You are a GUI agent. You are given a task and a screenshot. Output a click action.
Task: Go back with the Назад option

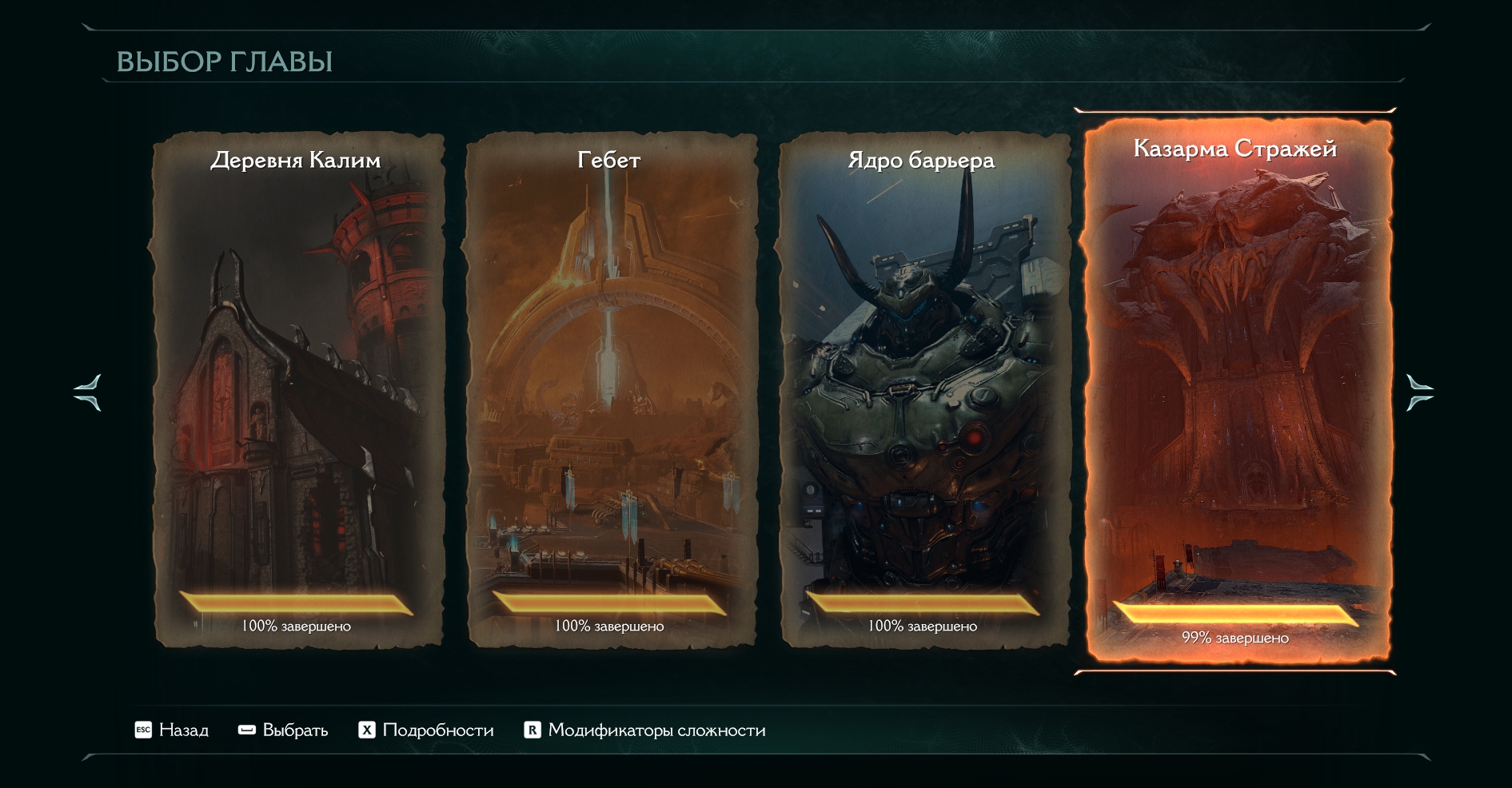pos(172,730)
